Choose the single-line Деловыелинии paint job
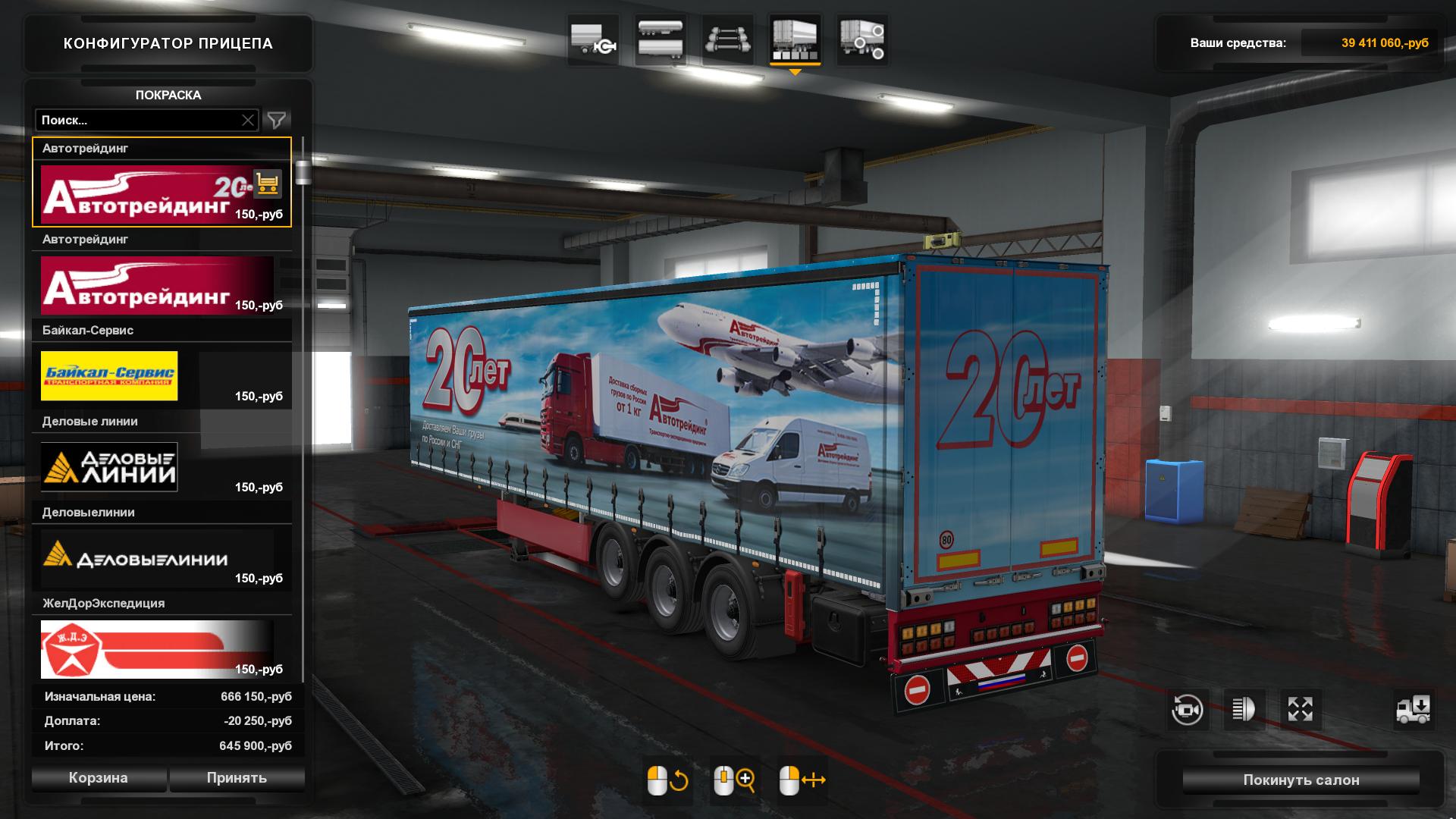Screen dimensions: 1456x819 pyautogui.click(x=144, y=558)
